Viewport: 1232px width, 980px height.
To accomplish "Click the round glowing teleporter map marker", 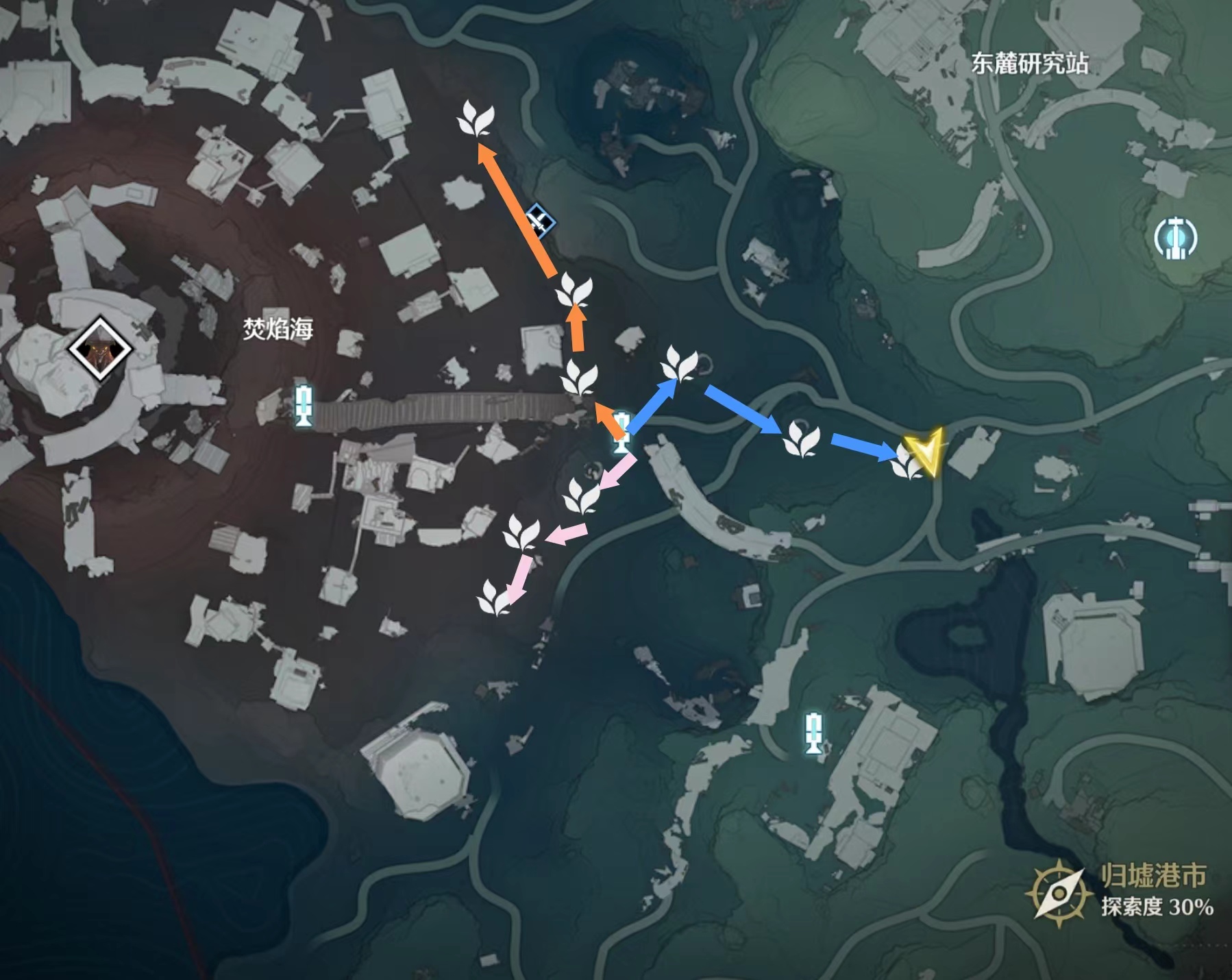I will (x=1175, y=238).
